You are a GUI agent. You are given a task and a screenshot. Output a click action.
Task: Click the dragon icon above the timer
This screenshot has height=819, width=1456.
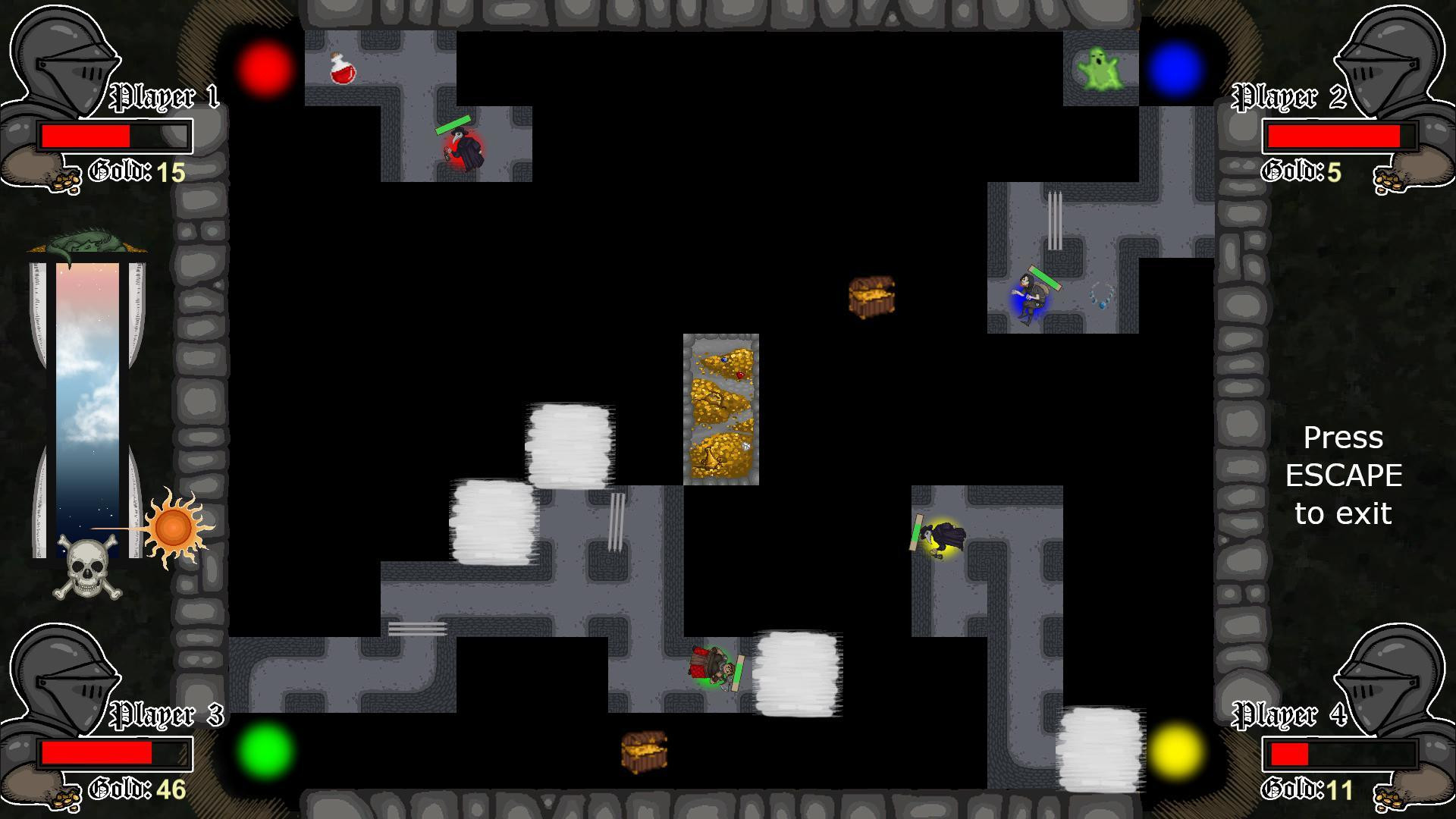click(x=85, y=237)
